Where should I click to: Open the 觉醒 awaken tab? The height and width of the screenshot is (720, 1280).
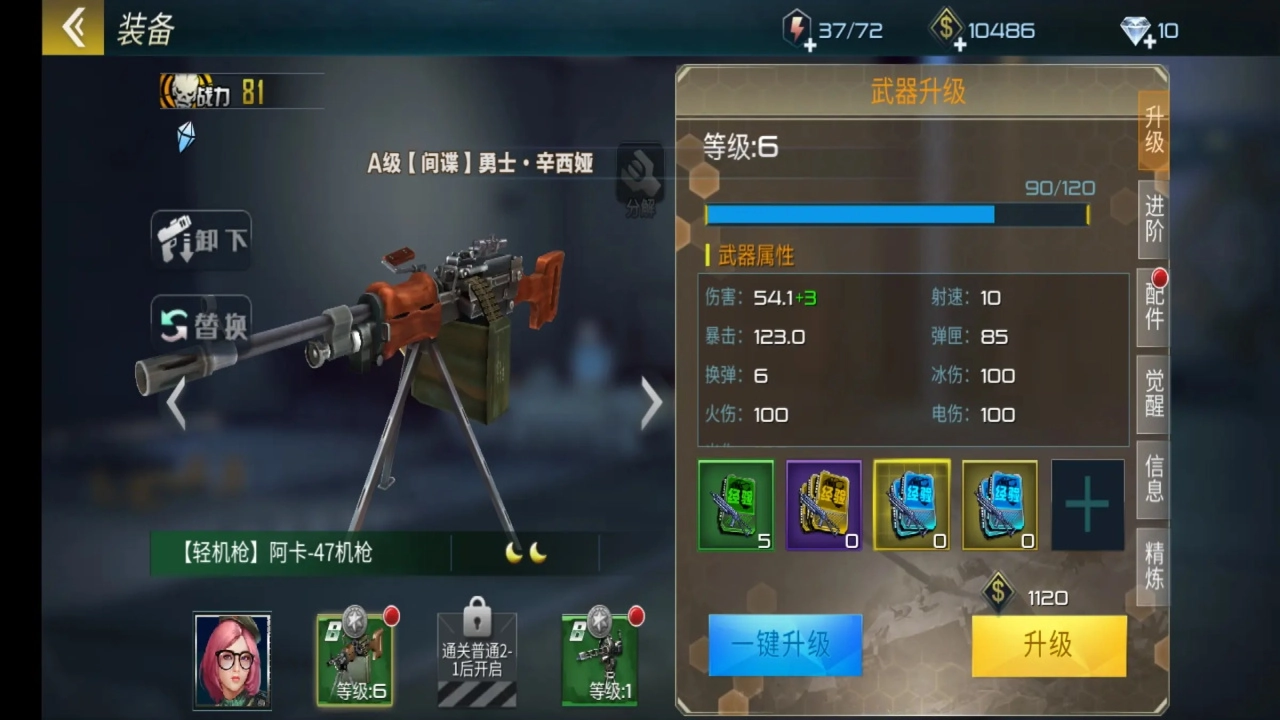[1152, 395]
